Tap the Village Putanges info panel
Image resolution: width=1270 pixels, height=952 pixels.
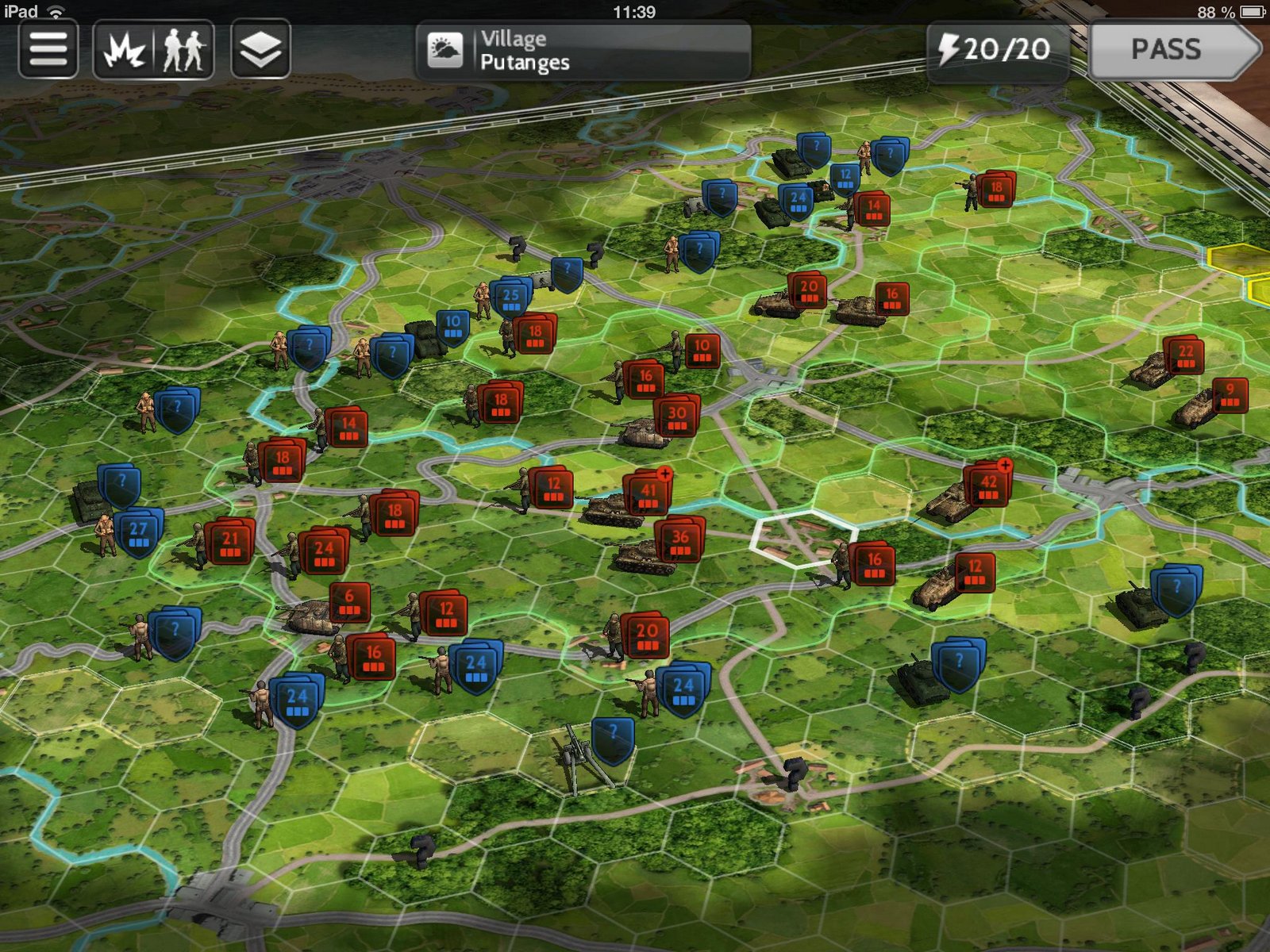pyautogui.click(x=583, y=51)
